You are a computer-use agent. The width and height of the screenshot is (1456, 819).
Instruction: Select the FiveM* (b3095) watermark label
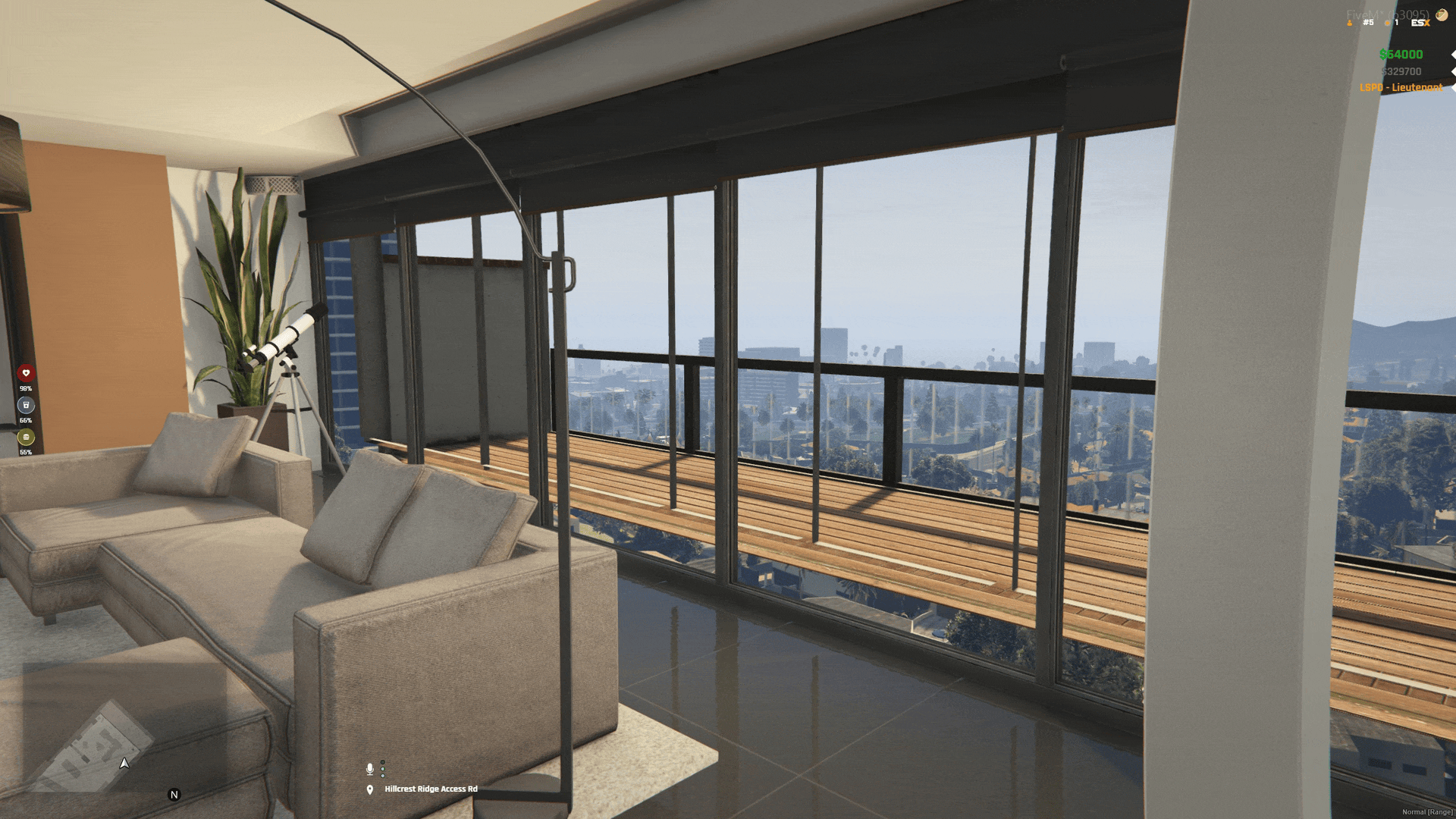click(x=1380, y=13)
